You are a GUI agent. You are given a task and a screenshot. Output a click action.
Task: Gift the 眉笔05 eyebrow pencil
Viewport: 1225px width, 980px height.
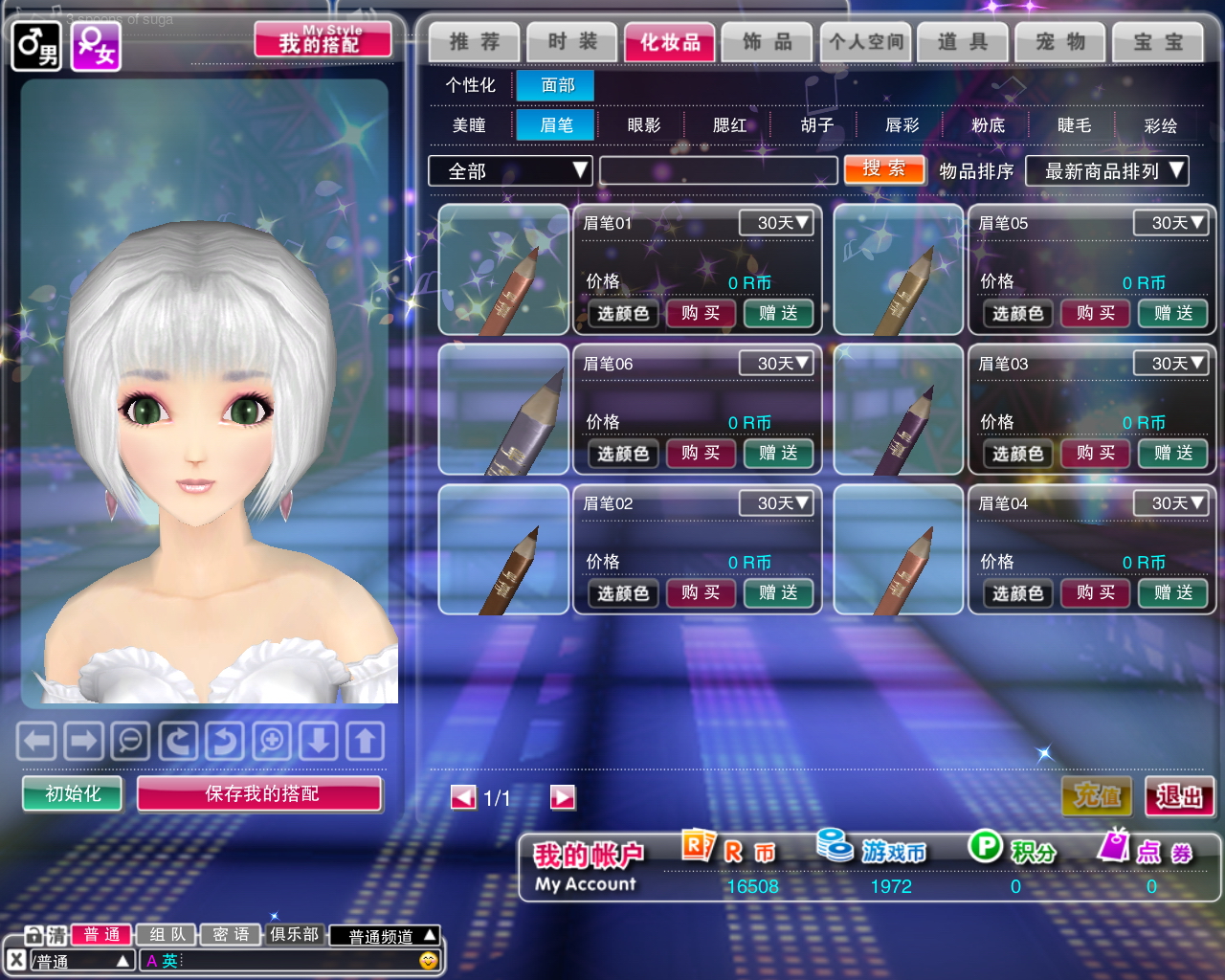[1172, 313]
